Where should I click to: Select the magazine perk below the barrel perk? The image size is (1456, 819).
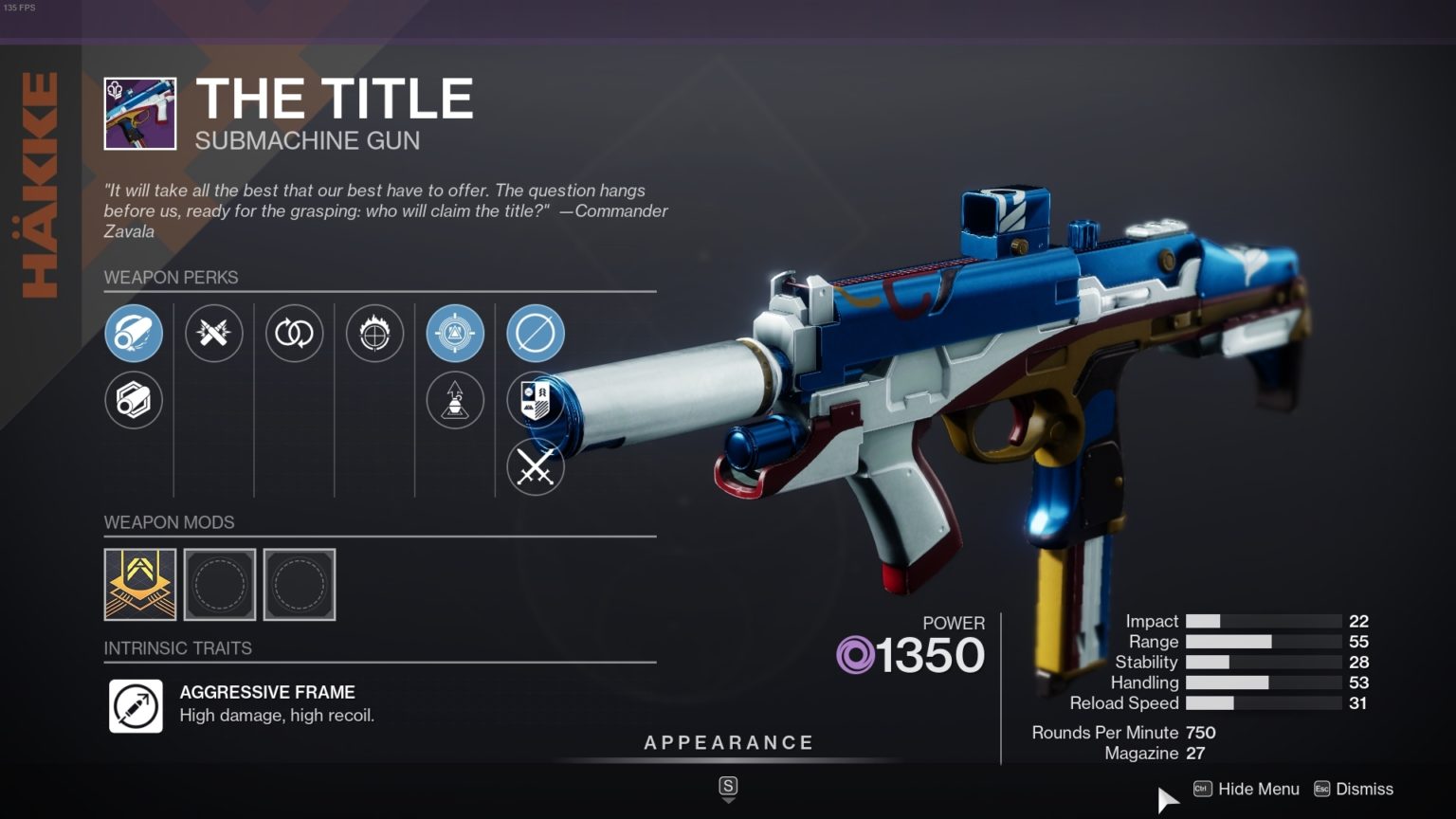pyautogui.click(x=134, y=400)
